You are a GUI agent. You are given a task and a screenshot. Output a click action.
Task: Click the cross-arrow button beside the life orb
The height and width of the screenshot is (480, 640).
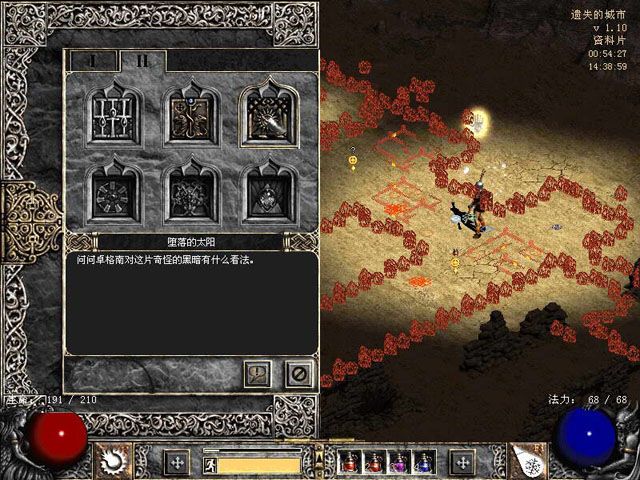click(x=177, y=462)
